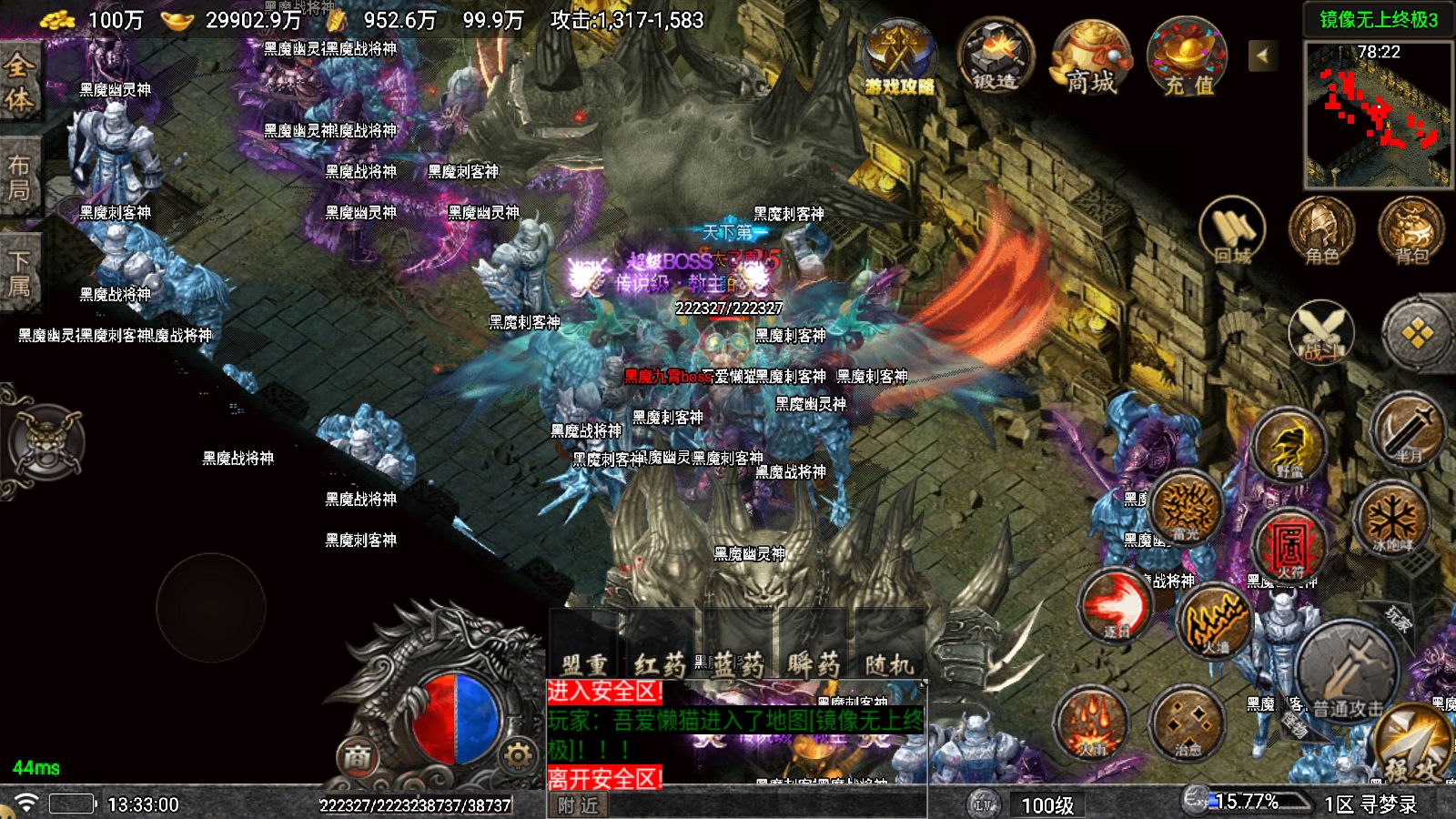The image size is (1456, 819).
Task: Select the 全体 tab
Action: tap(19, 82)
